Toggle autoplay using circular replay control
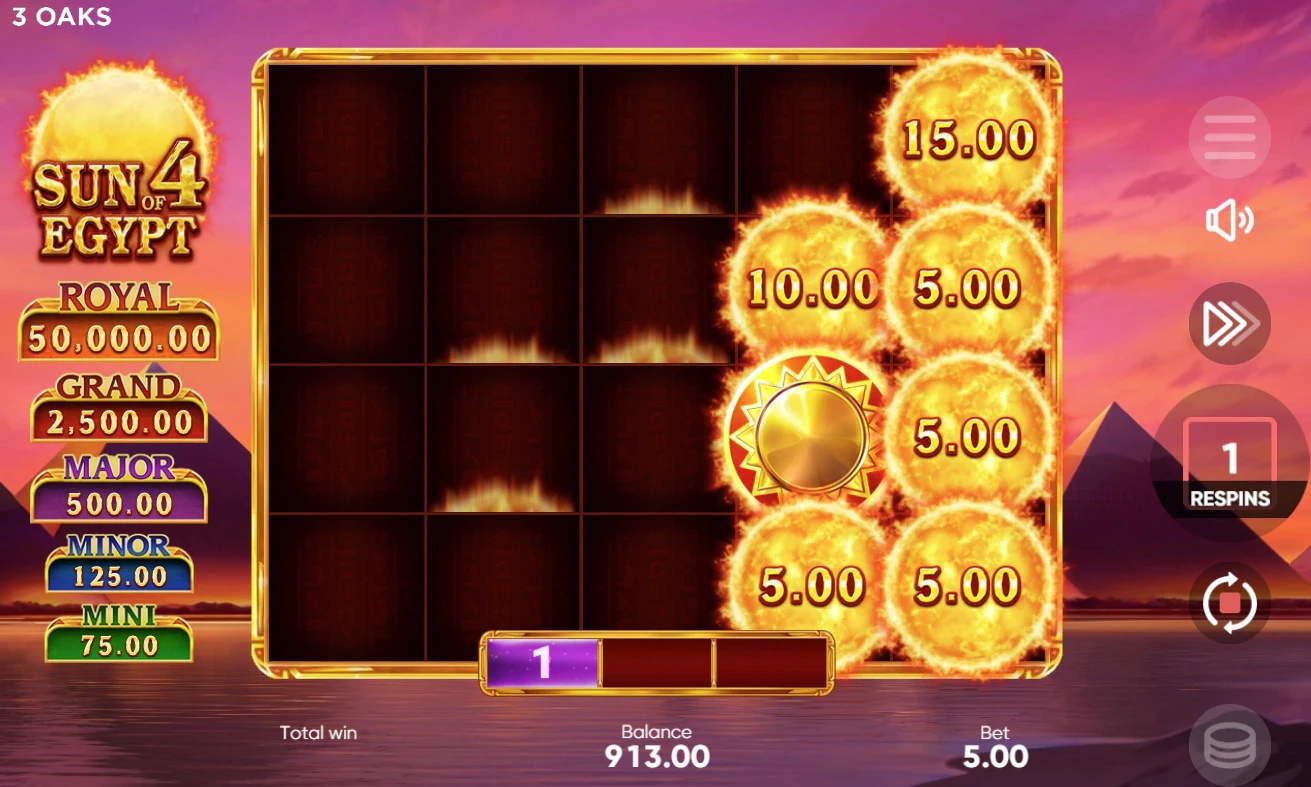 coord(1229,603)
